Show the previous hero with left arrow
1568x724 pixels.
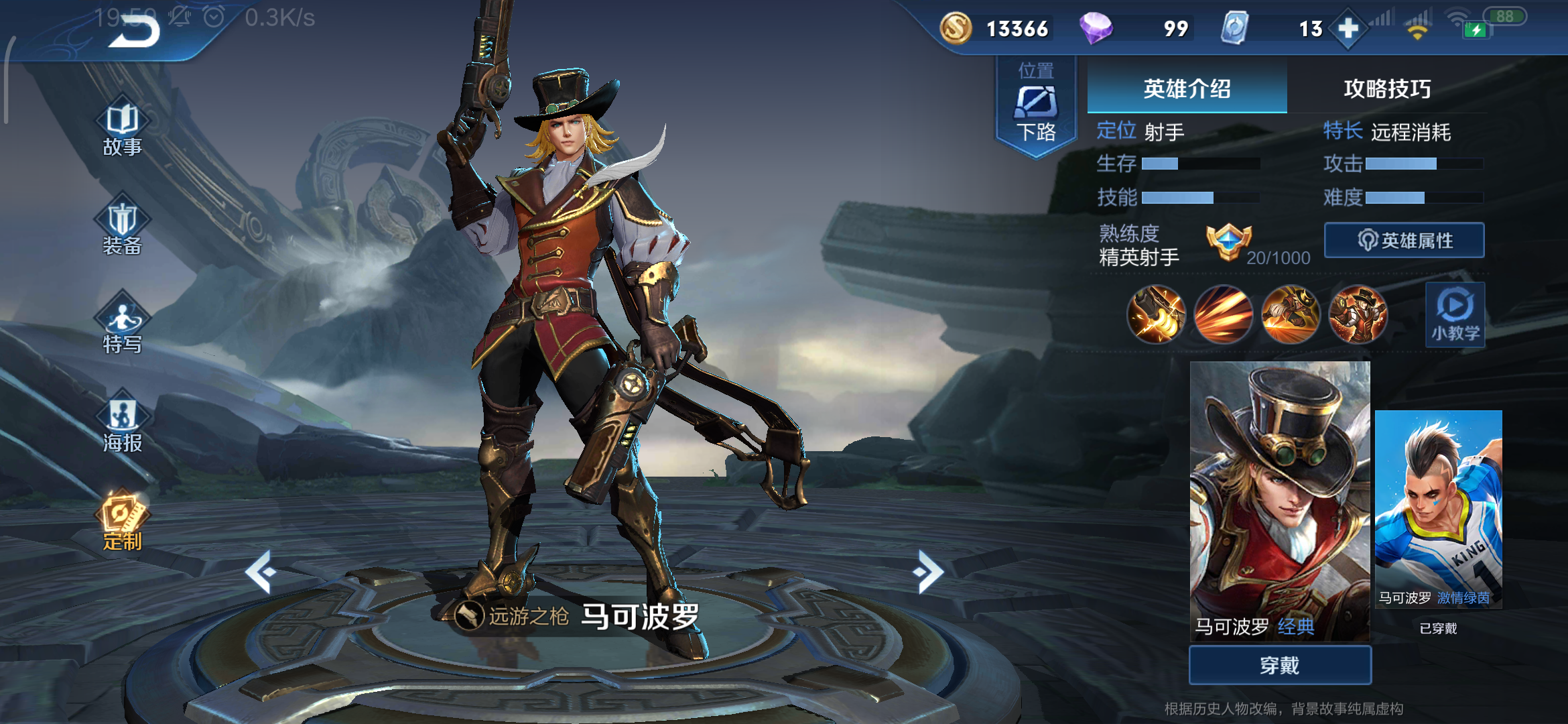point(261,572)
